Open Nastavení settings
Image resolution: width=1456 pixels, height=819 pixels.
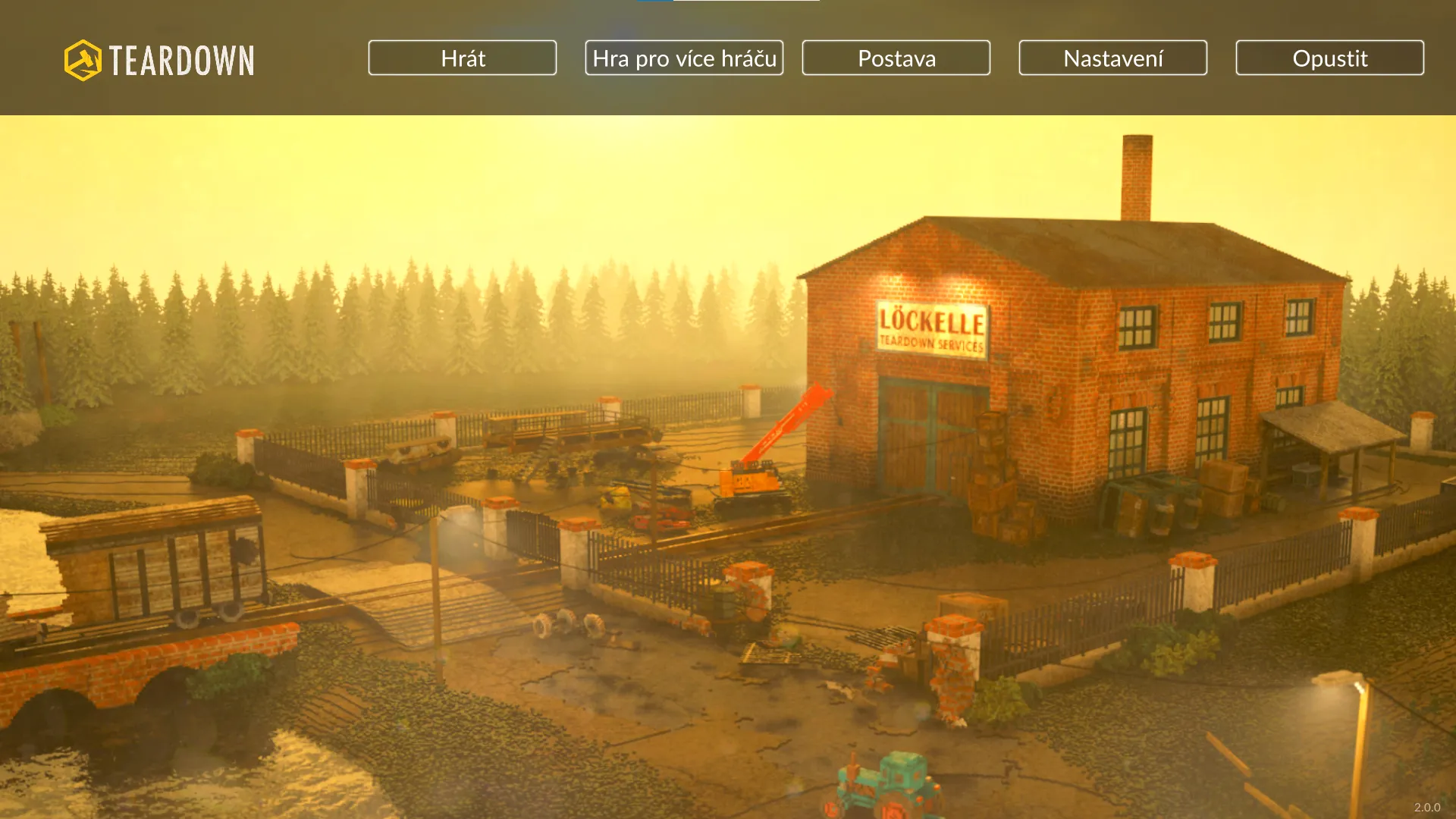click(x=1113, y=58)
